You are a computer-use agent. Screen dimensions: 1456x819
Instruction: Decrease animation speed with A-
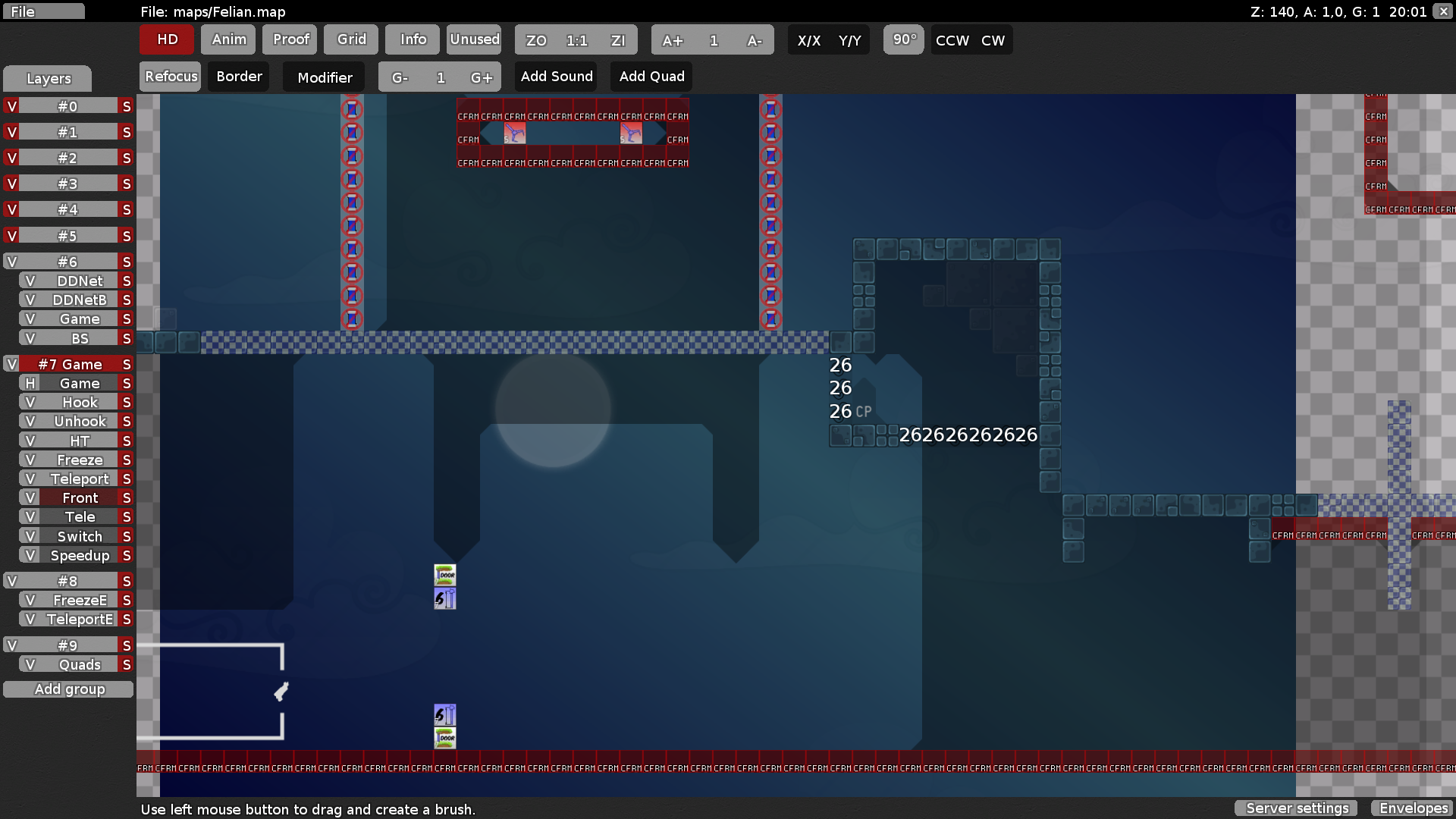click(x=755, y=40)
